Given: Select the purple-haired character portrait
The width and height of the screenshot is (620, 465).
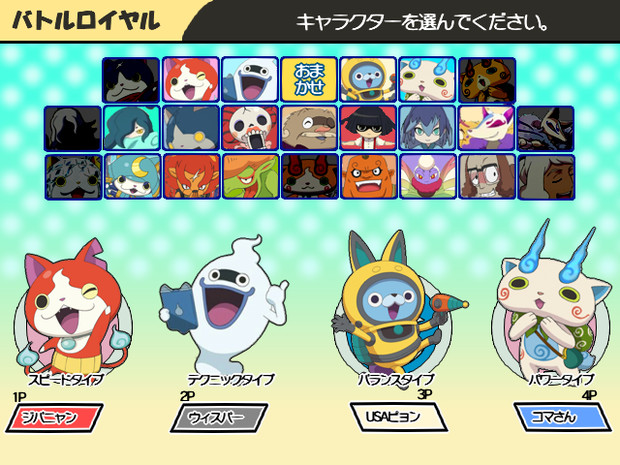Looking at the screenshot, I should coord(427,128).
